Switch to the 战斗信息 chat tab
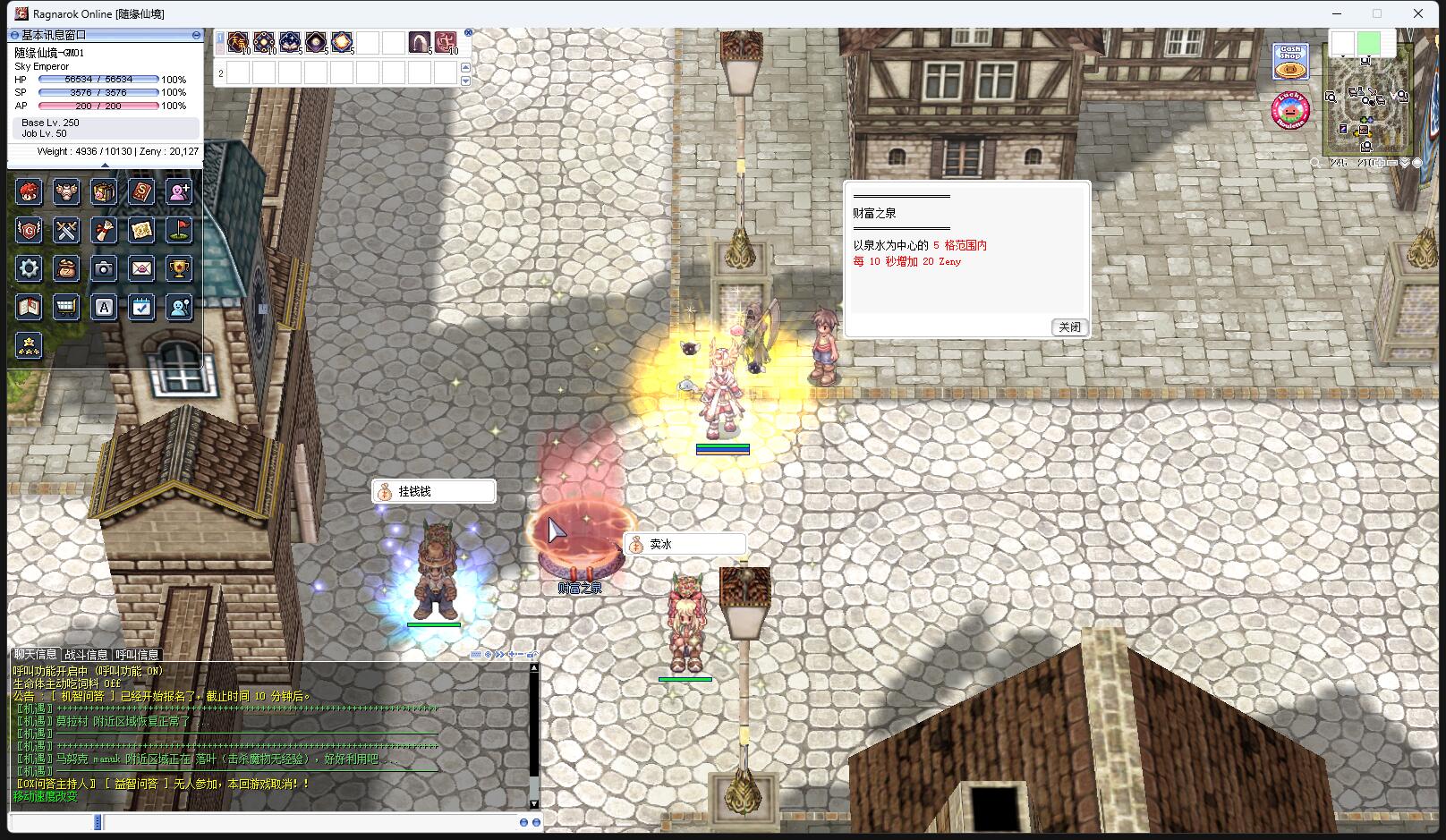 coord(86,655)
